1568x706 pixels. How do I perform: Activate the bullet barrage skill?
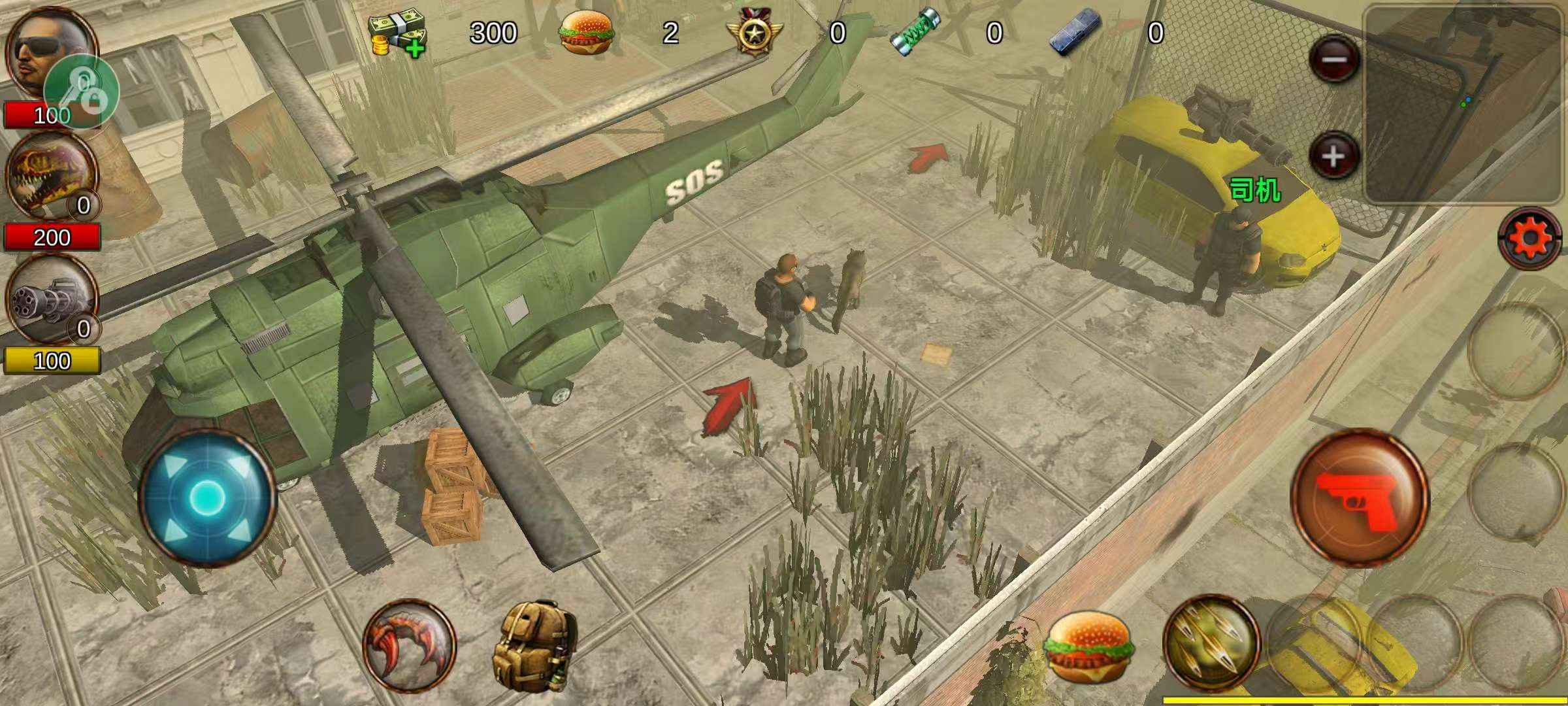(1211, 643)
